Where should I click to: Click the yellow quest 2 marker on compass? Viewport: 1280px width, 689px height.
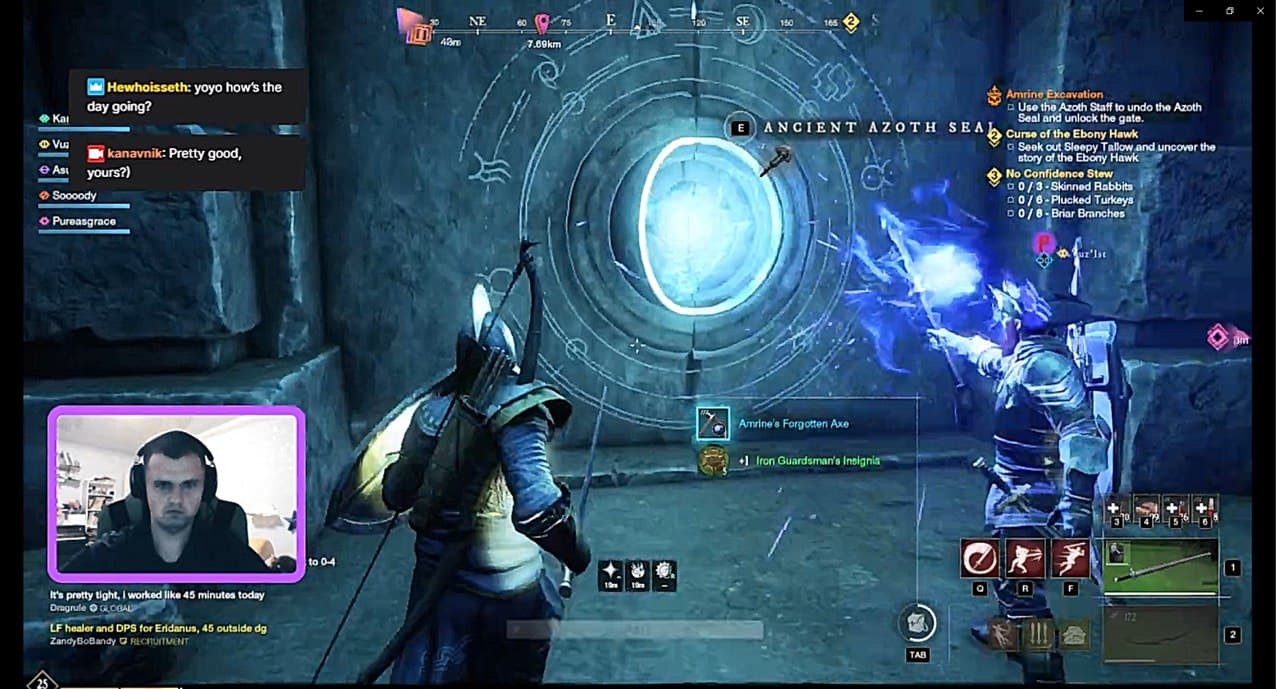pos(851,22)
